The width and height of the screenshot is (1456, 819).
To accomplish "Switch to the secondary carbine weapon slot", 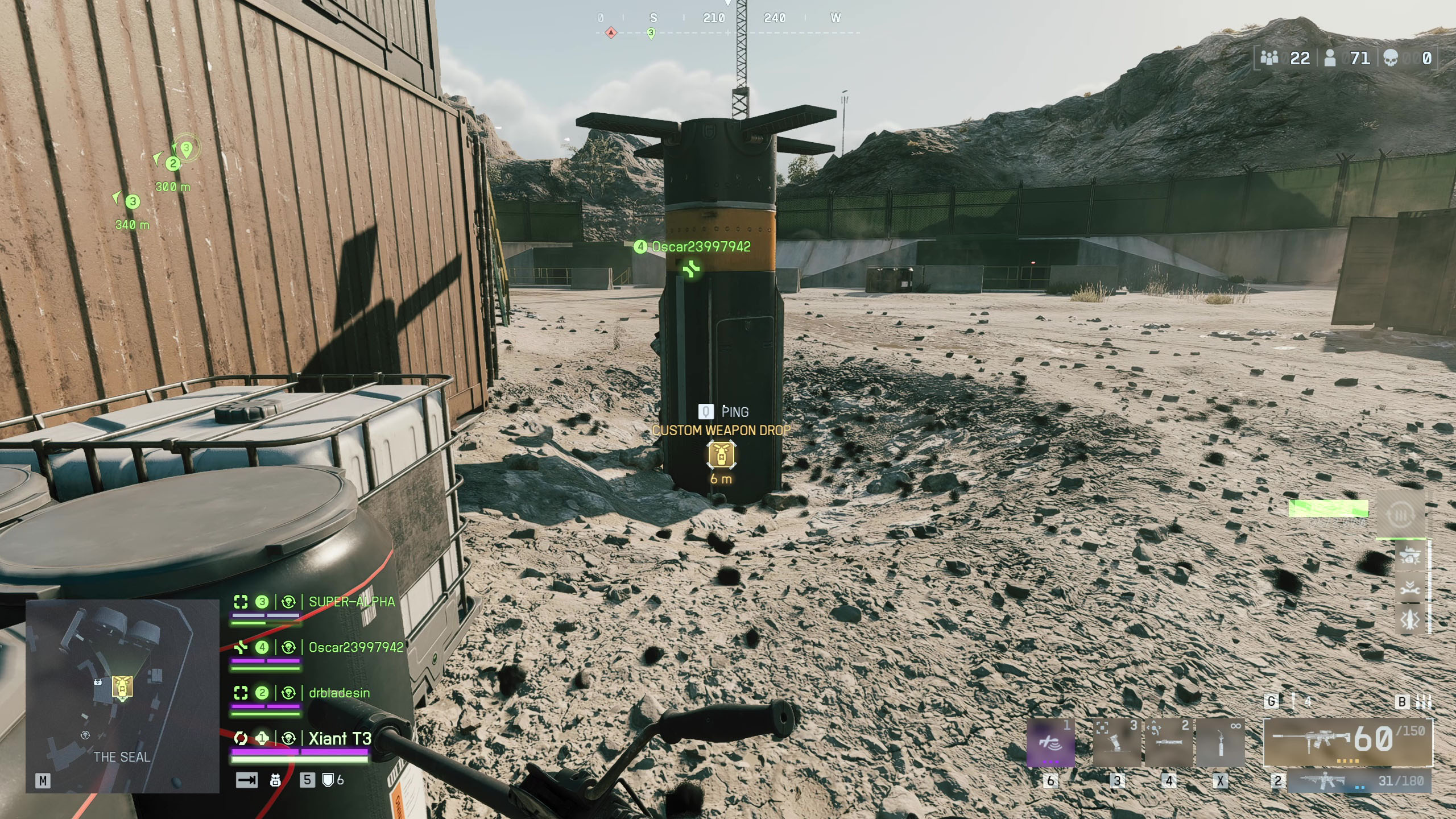I will click(x=1359, y=780).
